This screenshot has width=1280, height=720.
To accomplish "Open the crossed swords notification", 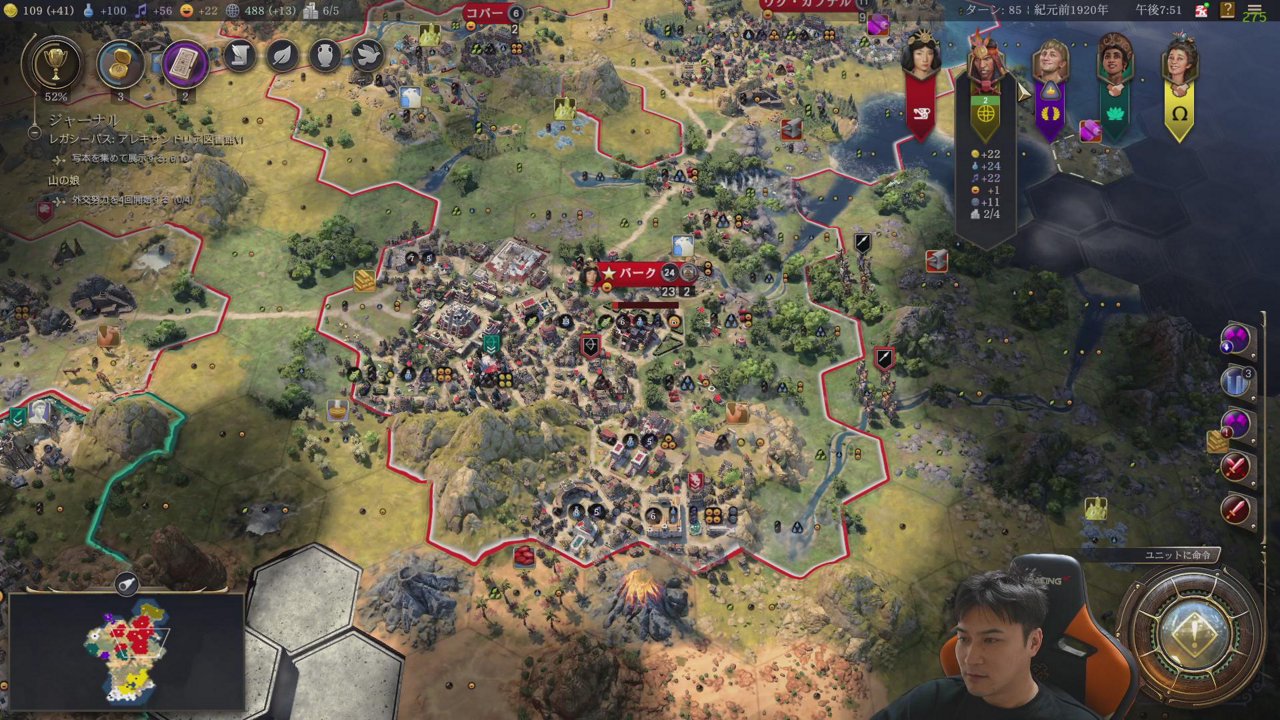I will click(1237, 467).
